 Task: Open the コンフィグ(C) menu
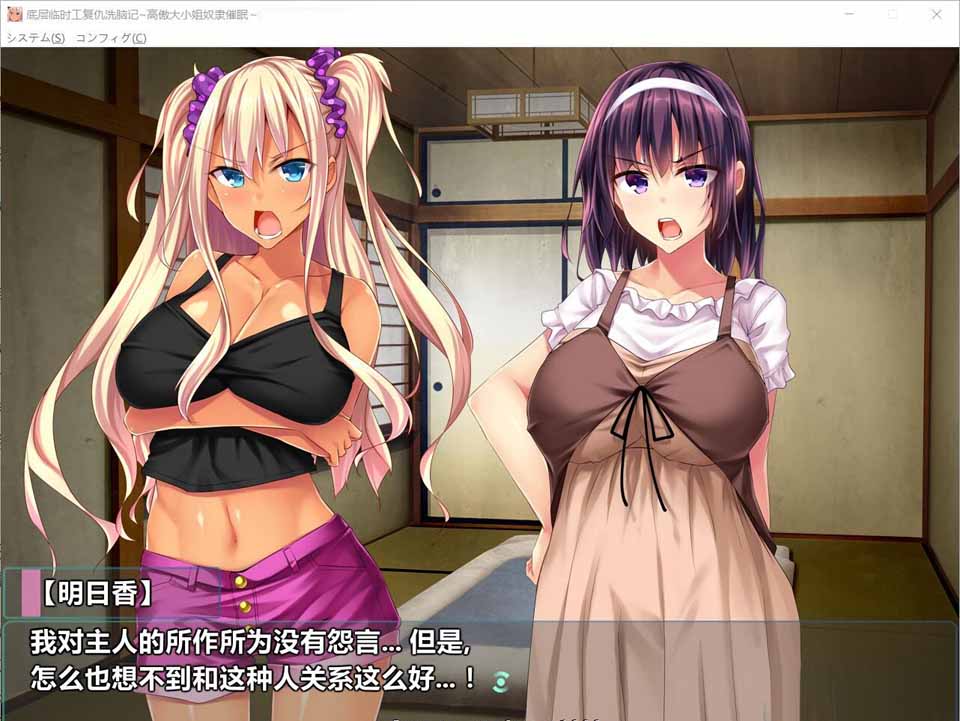(111, 38)
